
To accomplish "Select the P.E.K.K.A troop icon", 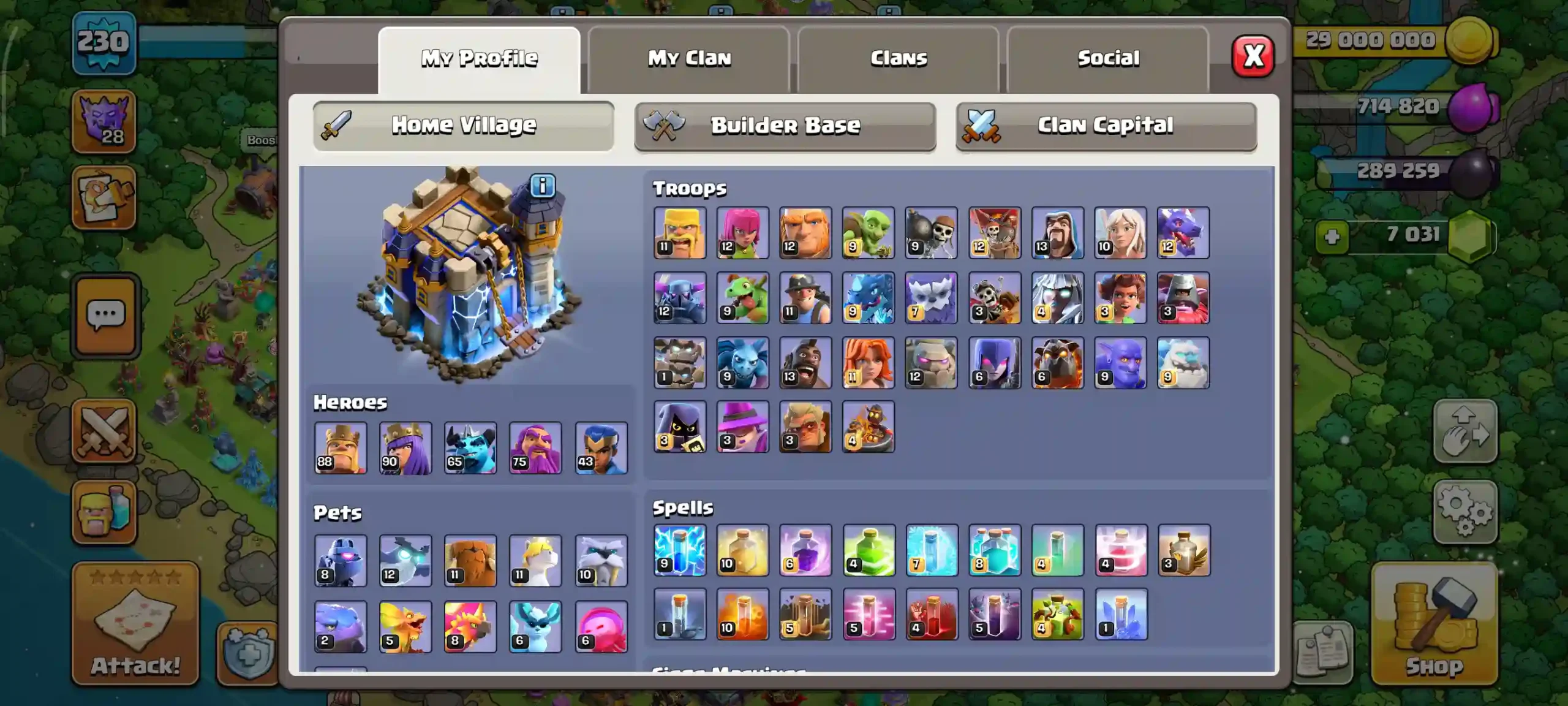I will point(680,298).
